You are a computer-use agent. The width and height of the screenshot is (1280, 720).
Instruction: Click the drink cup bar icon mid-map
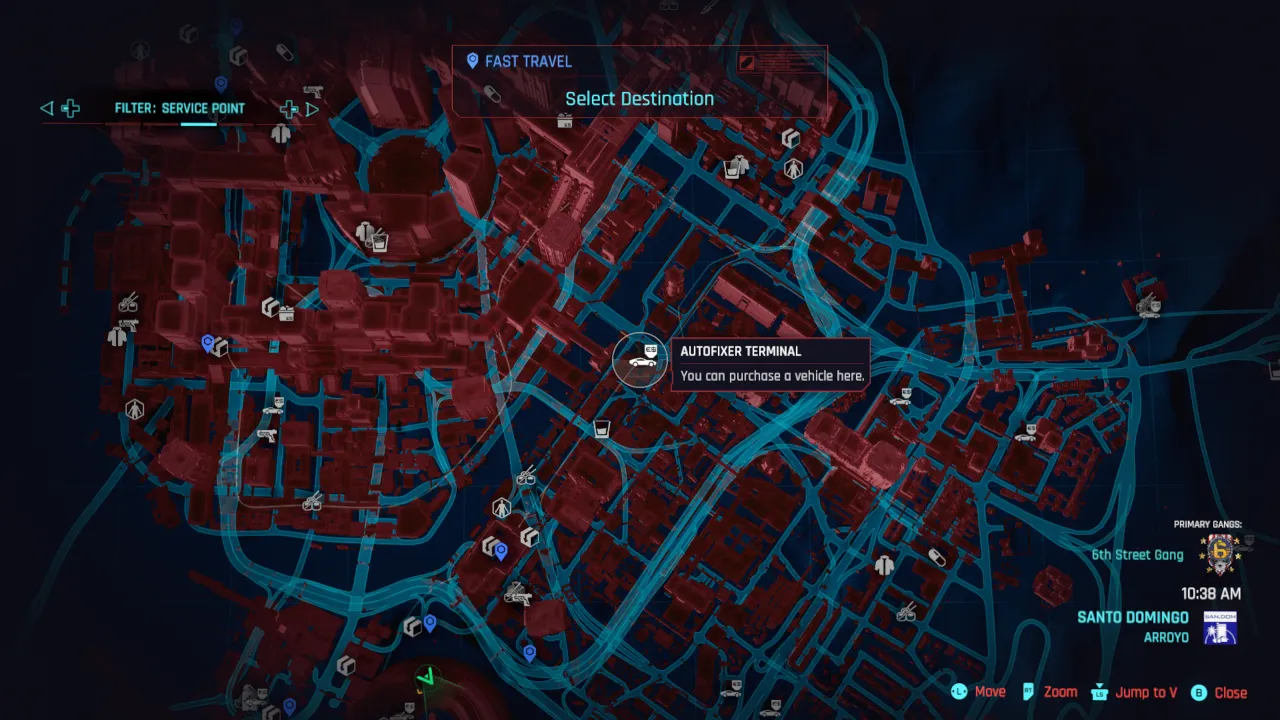coord(601,427)
